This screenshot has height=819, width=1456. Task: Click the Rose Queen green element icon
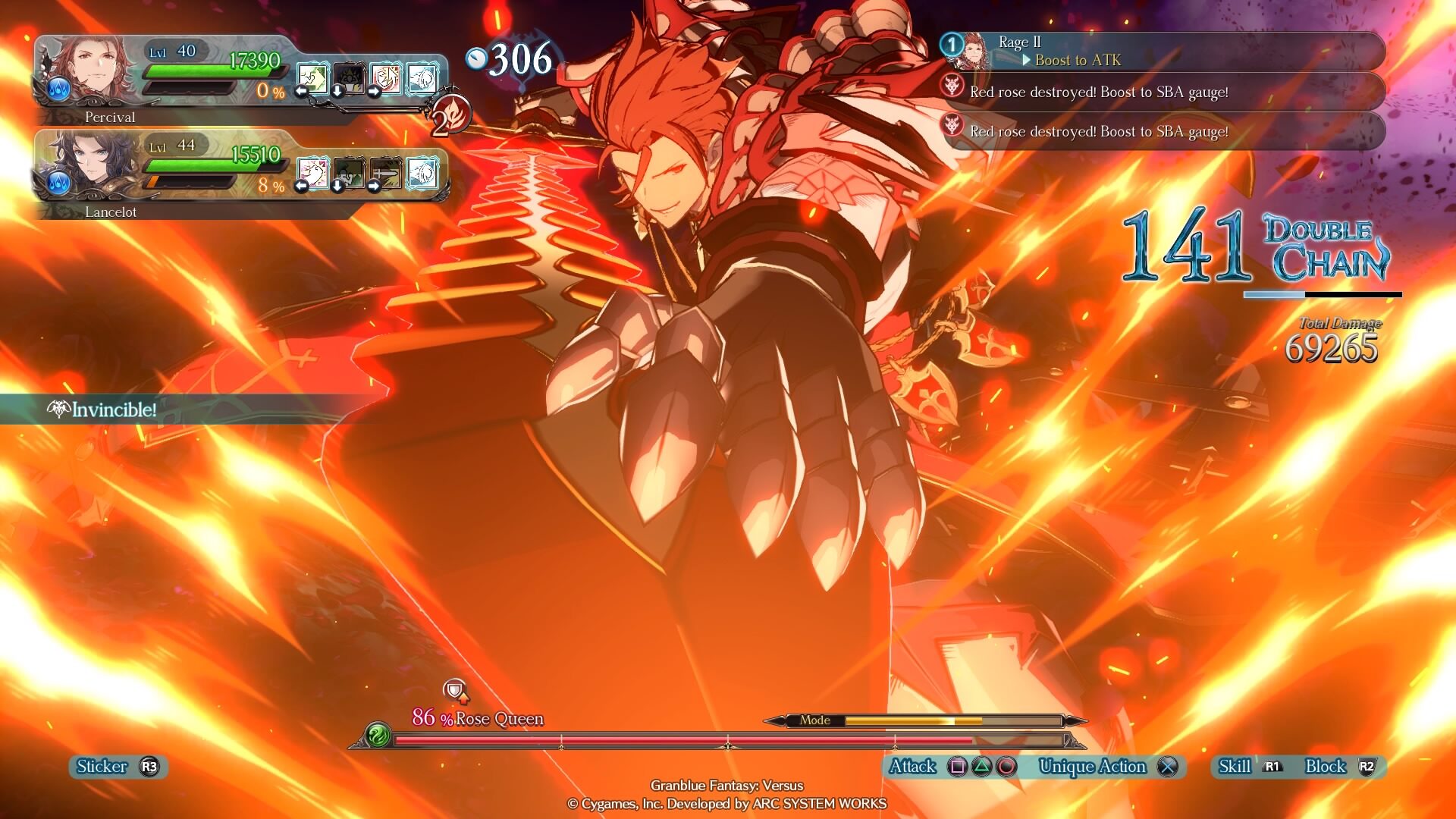pos(378,736)
